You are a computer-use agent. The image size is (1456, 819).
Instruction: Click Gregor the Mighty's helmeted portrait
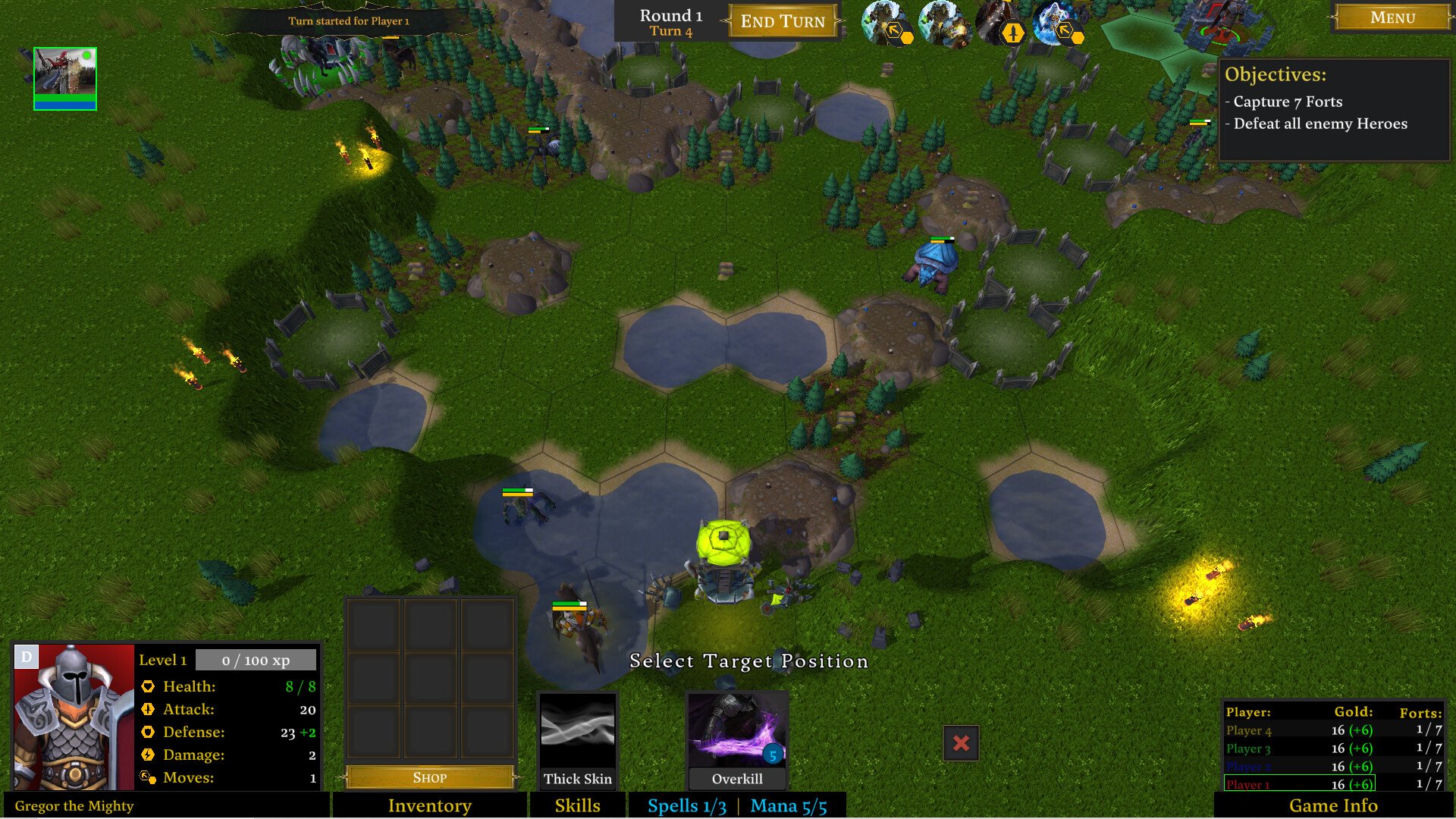click(74, 717)
